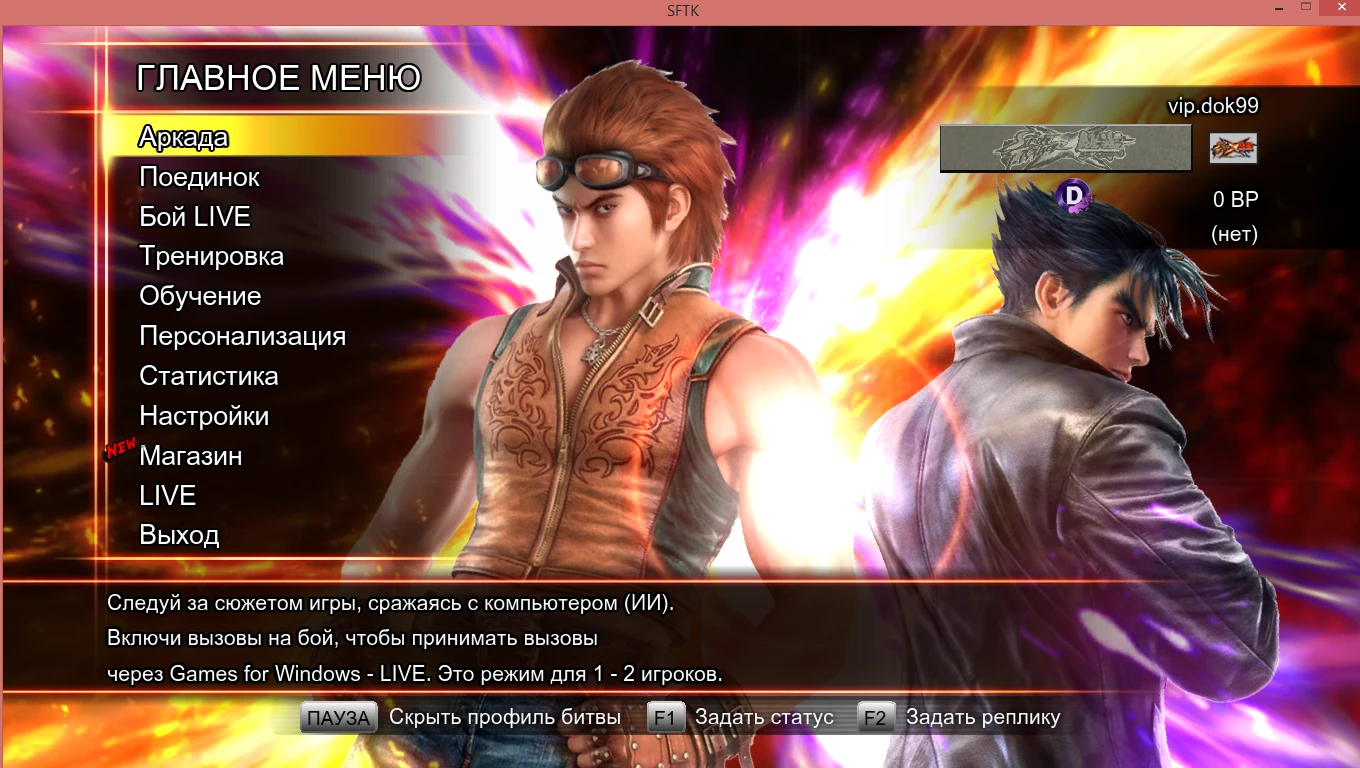Select Бой LIVE mode
Viewport: 1360px width, 768px height.
coord(193,217)
